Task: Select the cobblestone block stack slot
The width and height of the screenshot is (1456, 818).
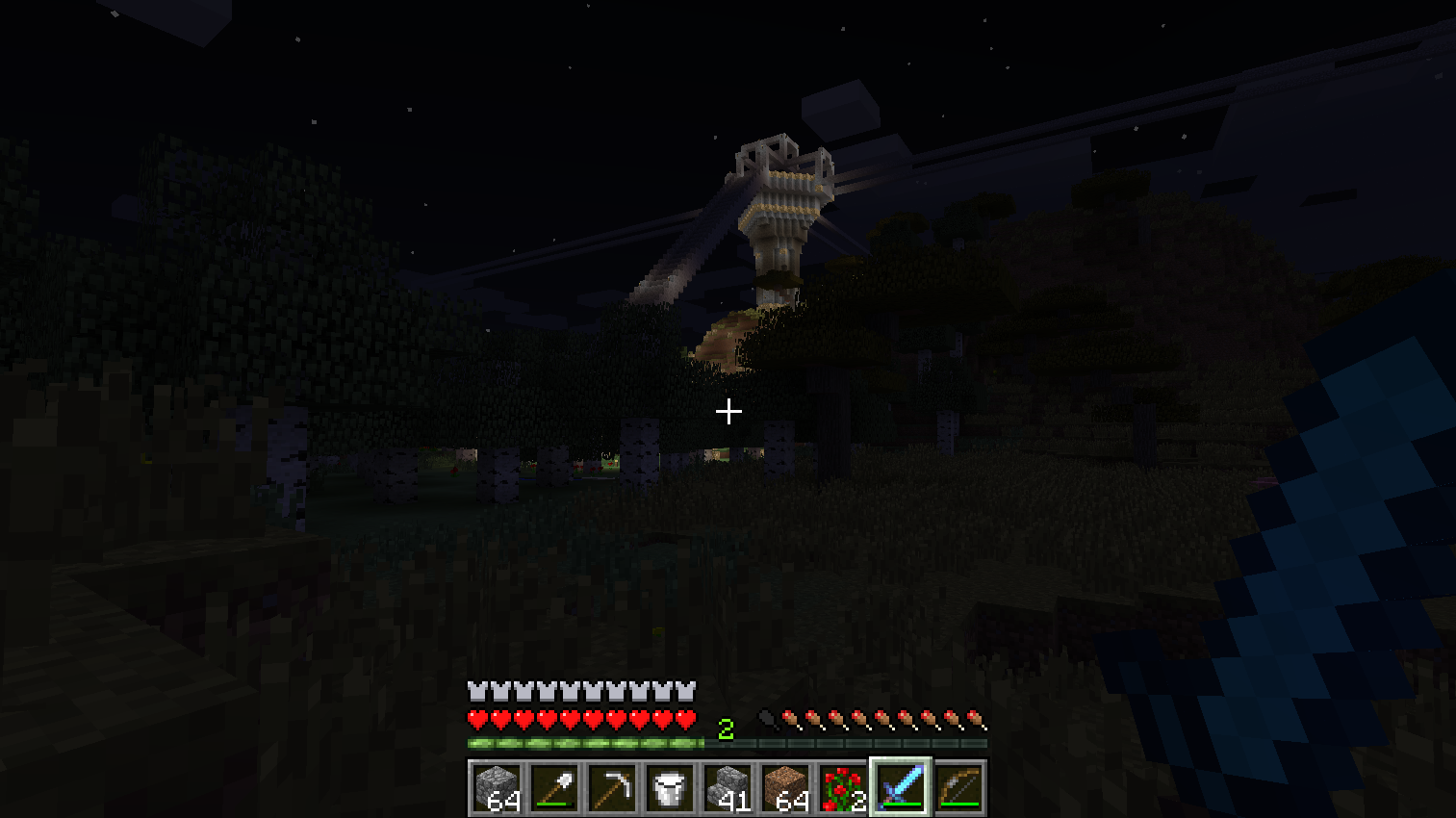Action: pos(497,788)
